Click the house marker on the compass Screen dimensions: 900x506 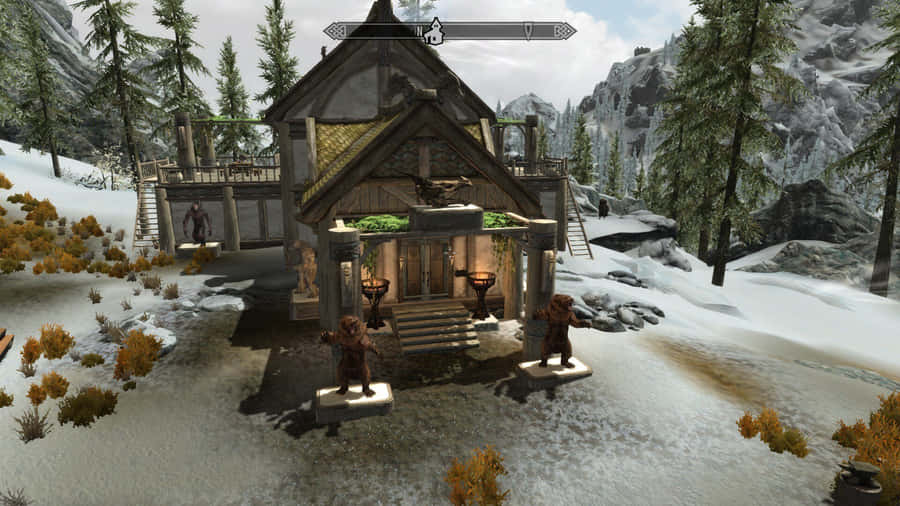point(433,32)
